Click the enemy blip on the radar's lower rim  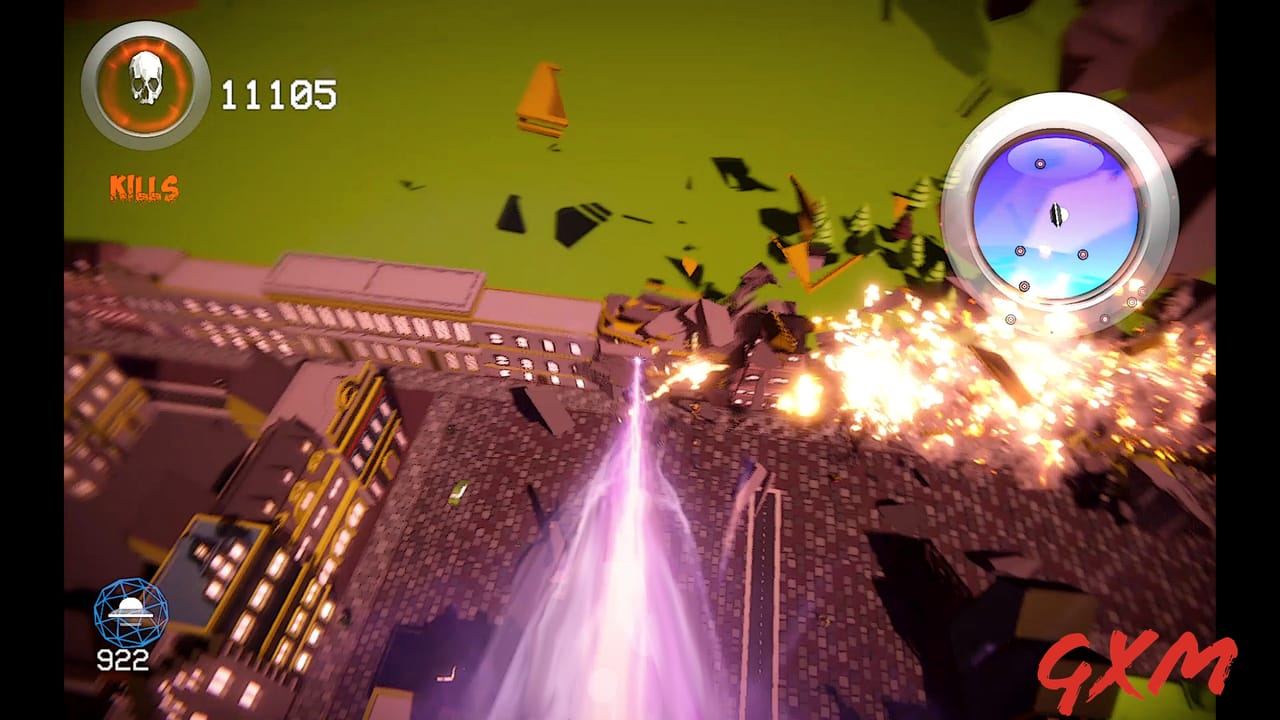pyautogui.click(x=1023, y=286)
